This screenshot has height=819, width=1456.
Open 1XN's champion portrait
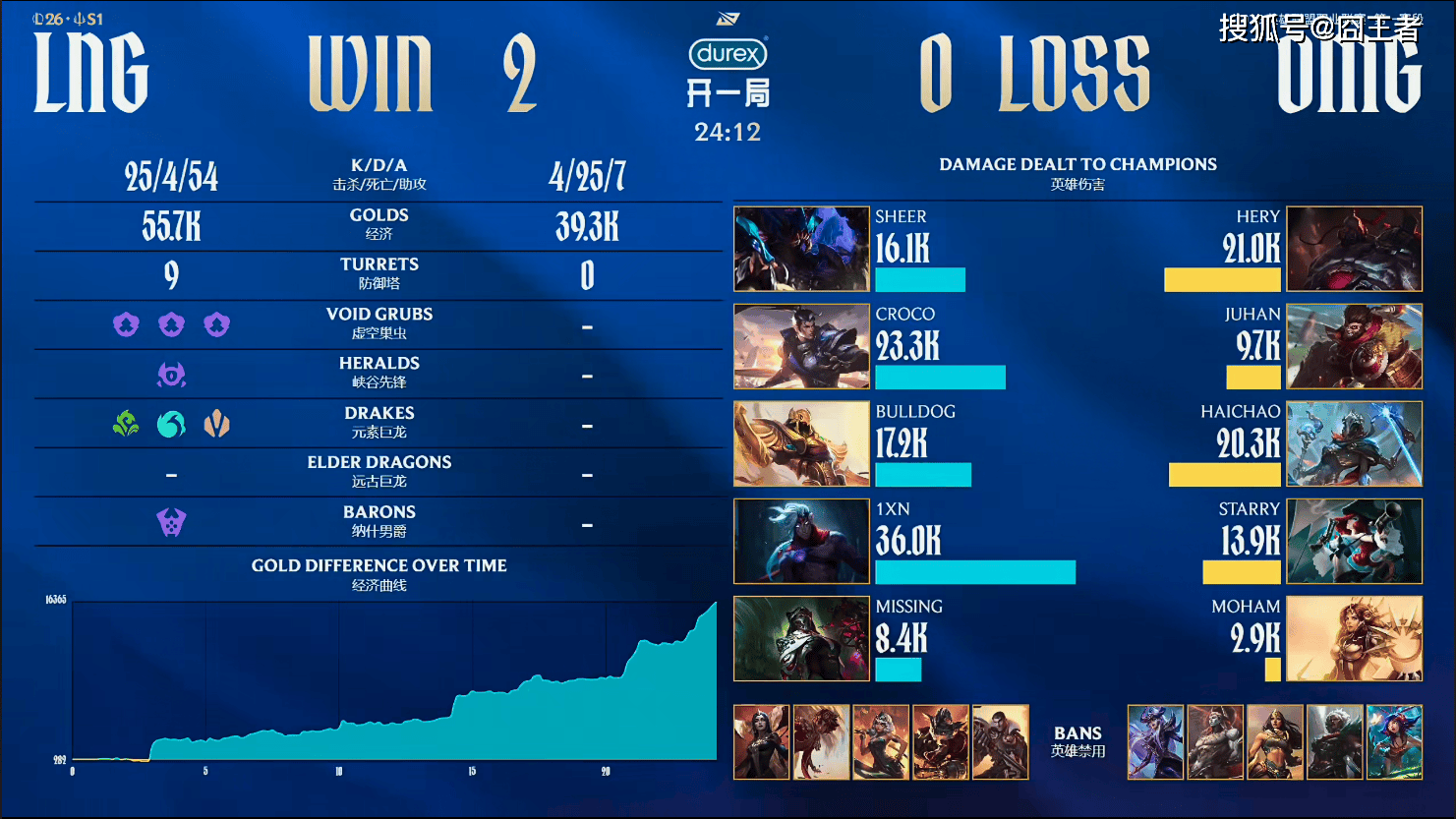(801, 541)
